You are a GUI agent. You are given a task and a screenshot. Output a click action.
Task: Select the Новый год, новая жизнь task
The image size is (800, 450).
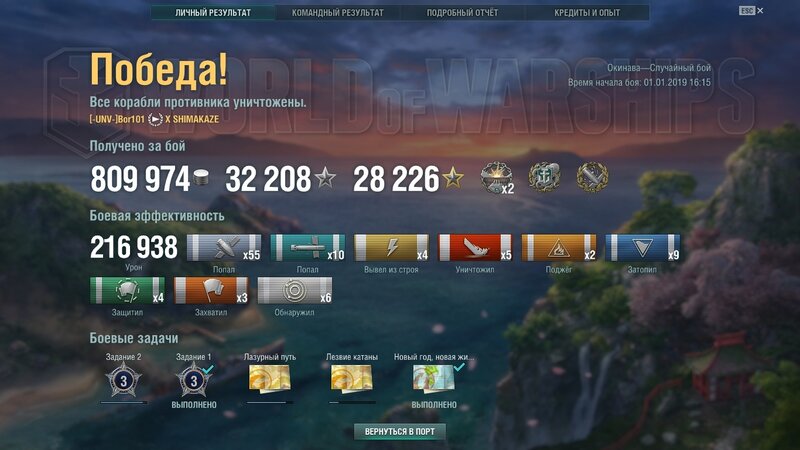point(434,379)
